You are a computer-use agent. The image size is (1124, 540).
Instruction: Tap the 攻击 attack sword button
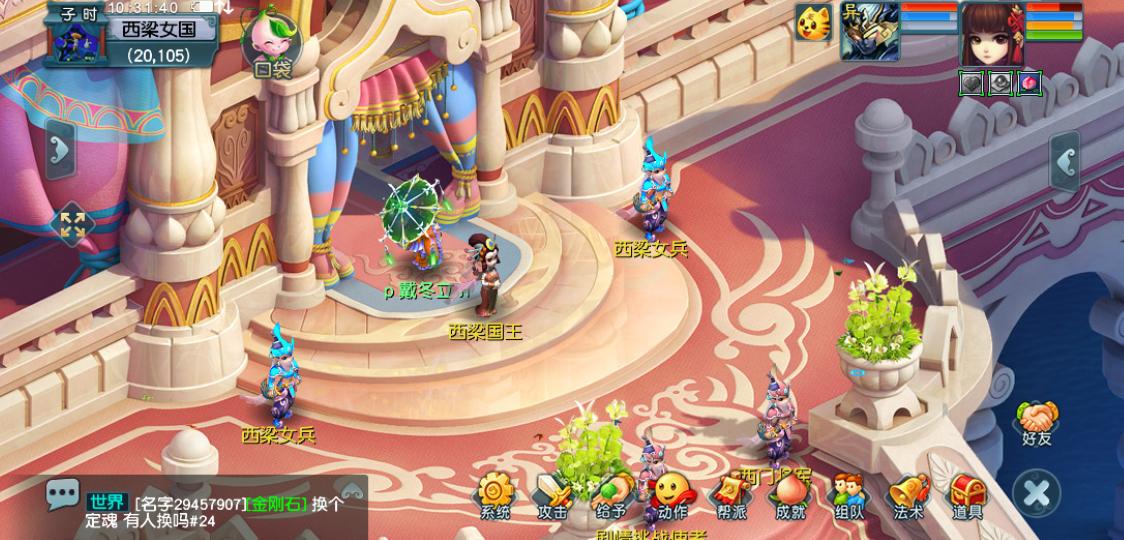(552, 496)
